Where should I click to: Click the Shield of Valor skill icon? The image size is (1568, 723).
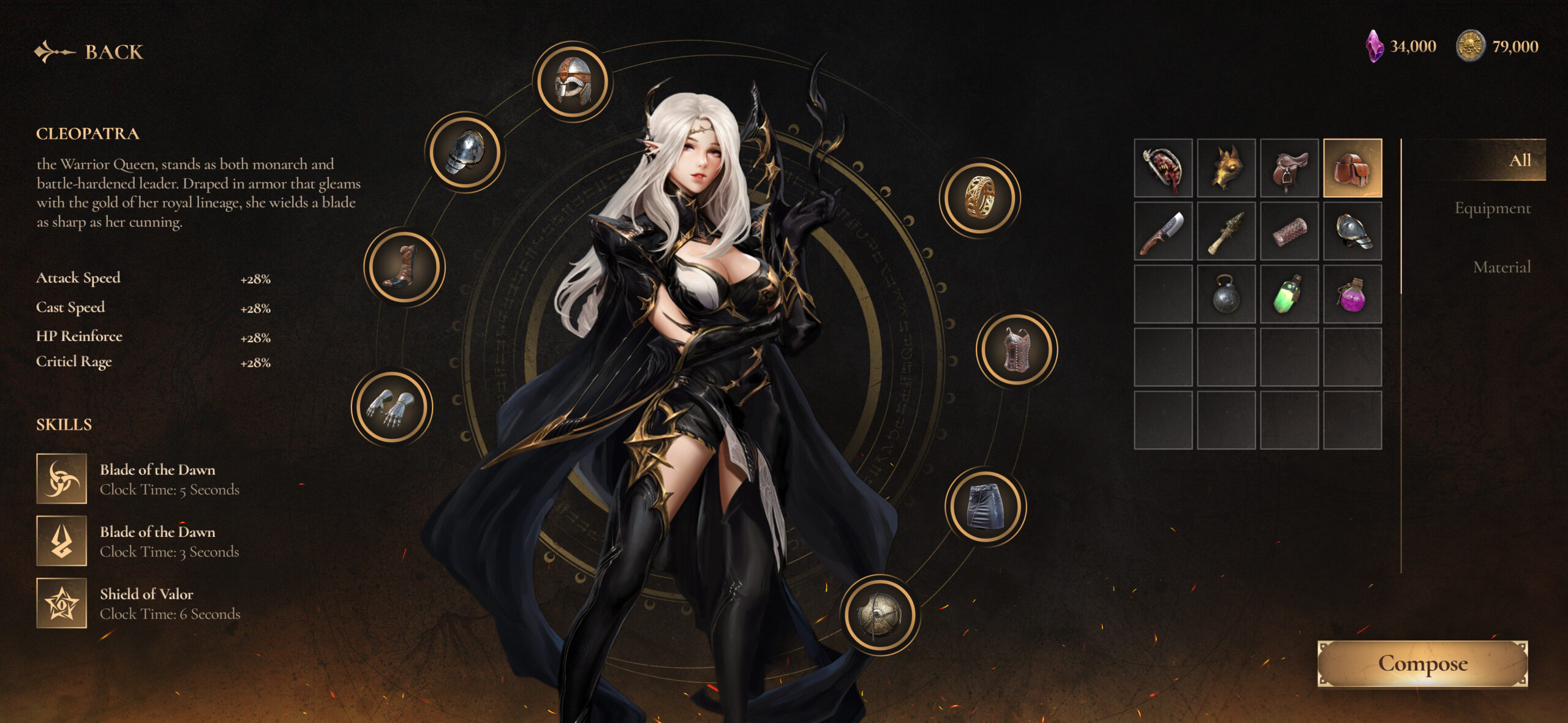(x=62, y=604)
